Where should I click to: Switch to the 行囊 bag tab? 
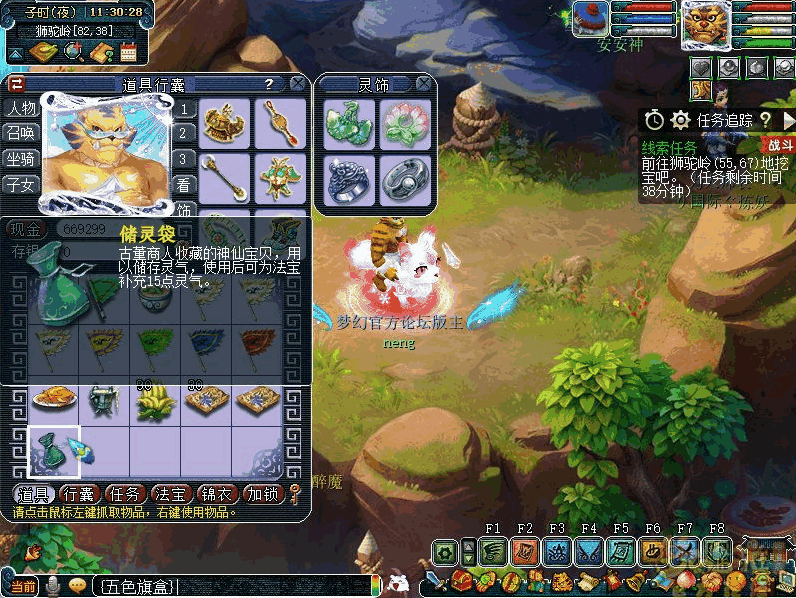[80, 493]
